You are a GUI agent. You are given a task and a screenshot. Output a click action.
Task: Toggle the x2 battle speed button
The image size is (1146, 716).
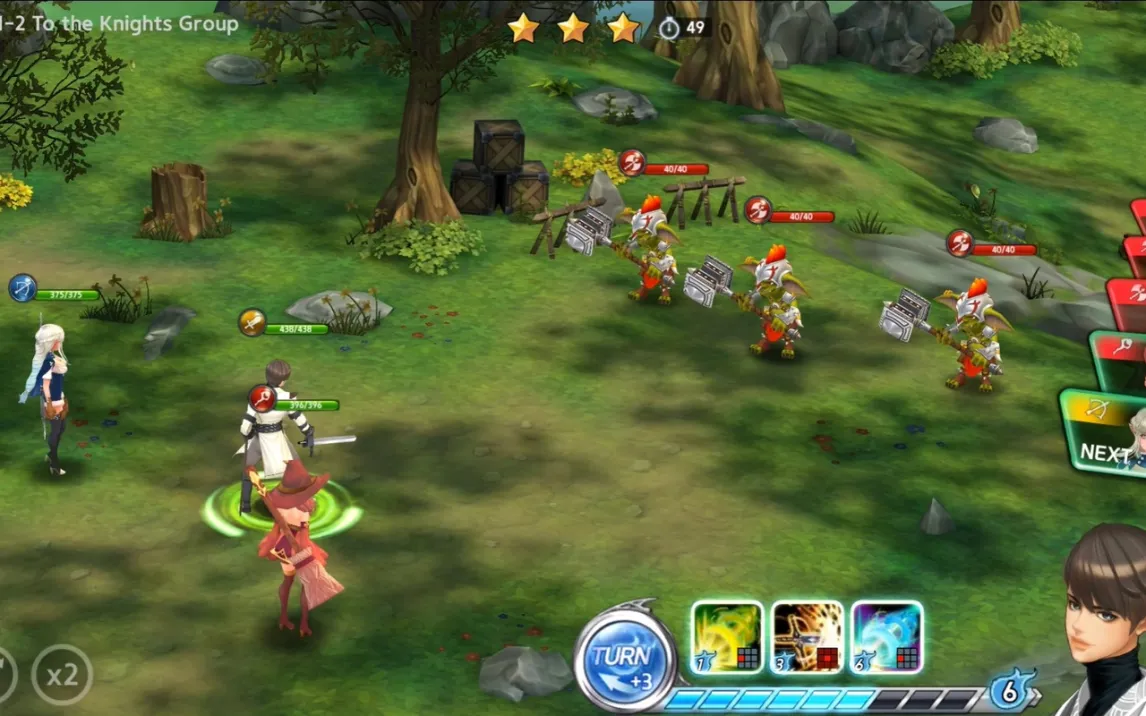[62, 676]
